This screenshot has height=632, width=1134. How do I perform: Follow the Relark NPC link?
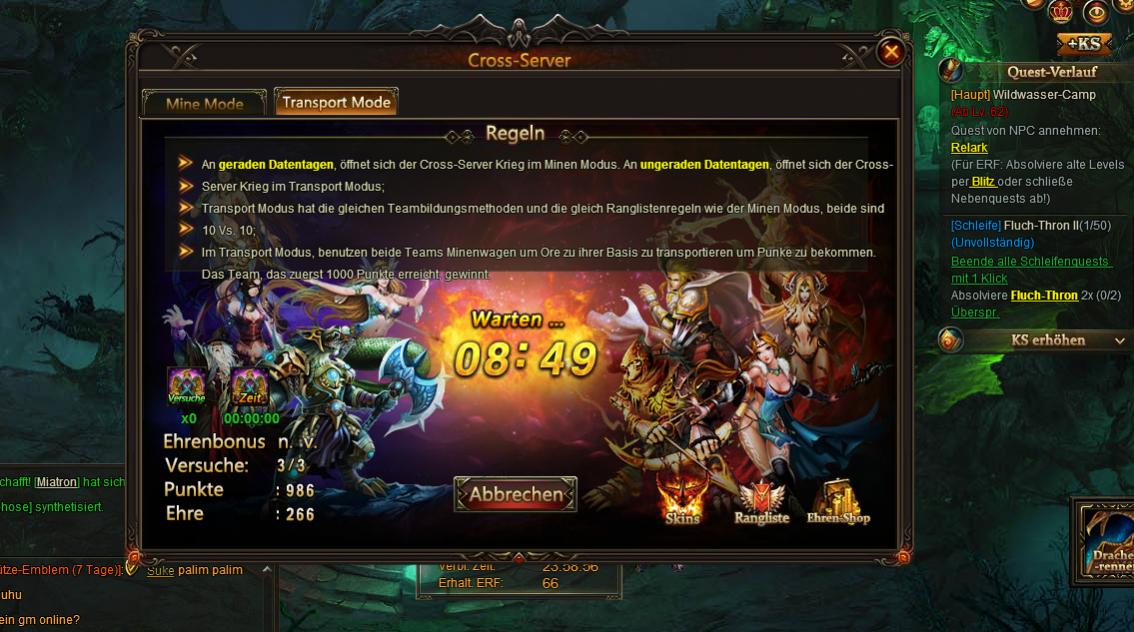969,148
